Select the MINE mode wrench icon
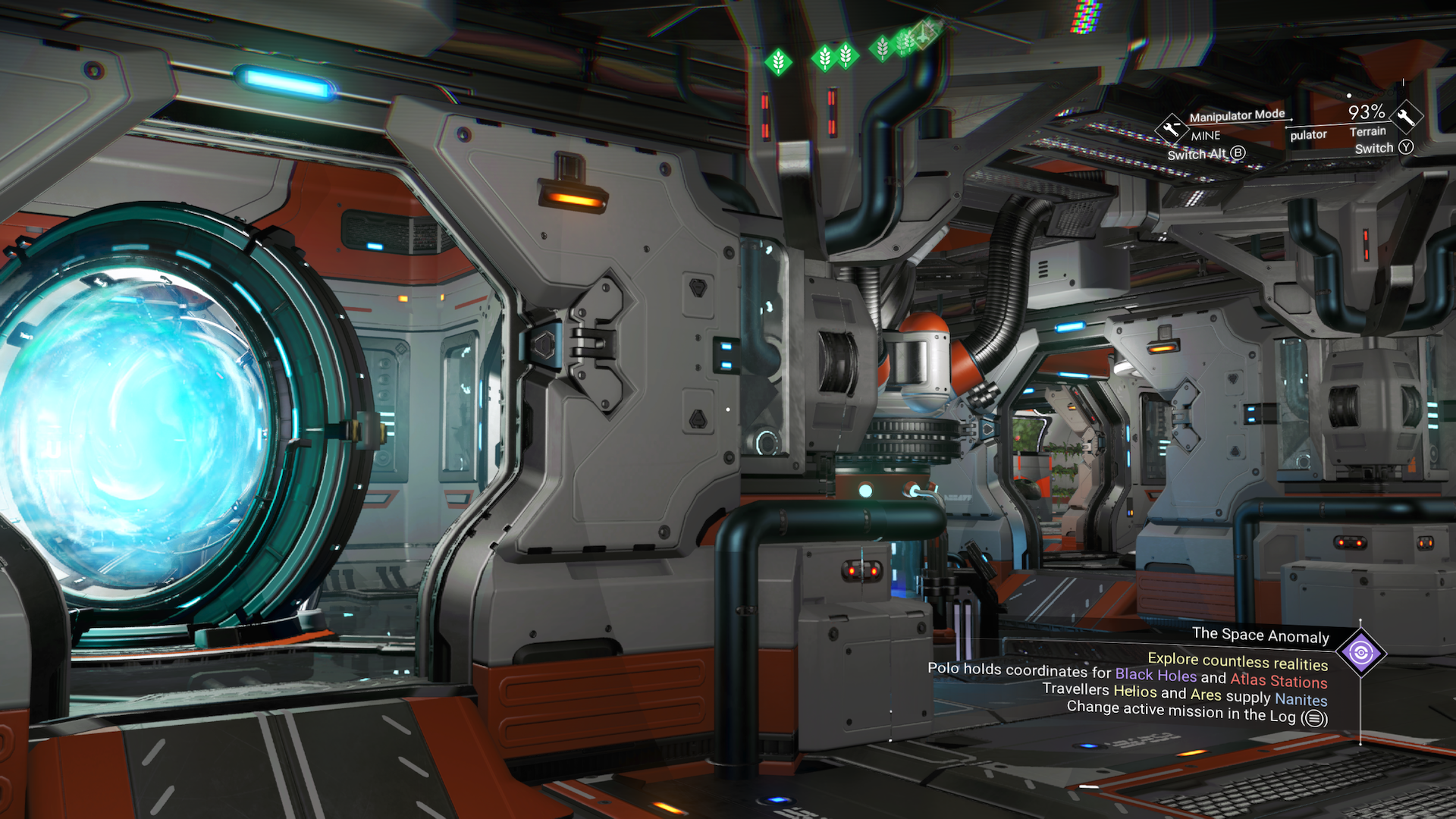 coord(1172,129)
